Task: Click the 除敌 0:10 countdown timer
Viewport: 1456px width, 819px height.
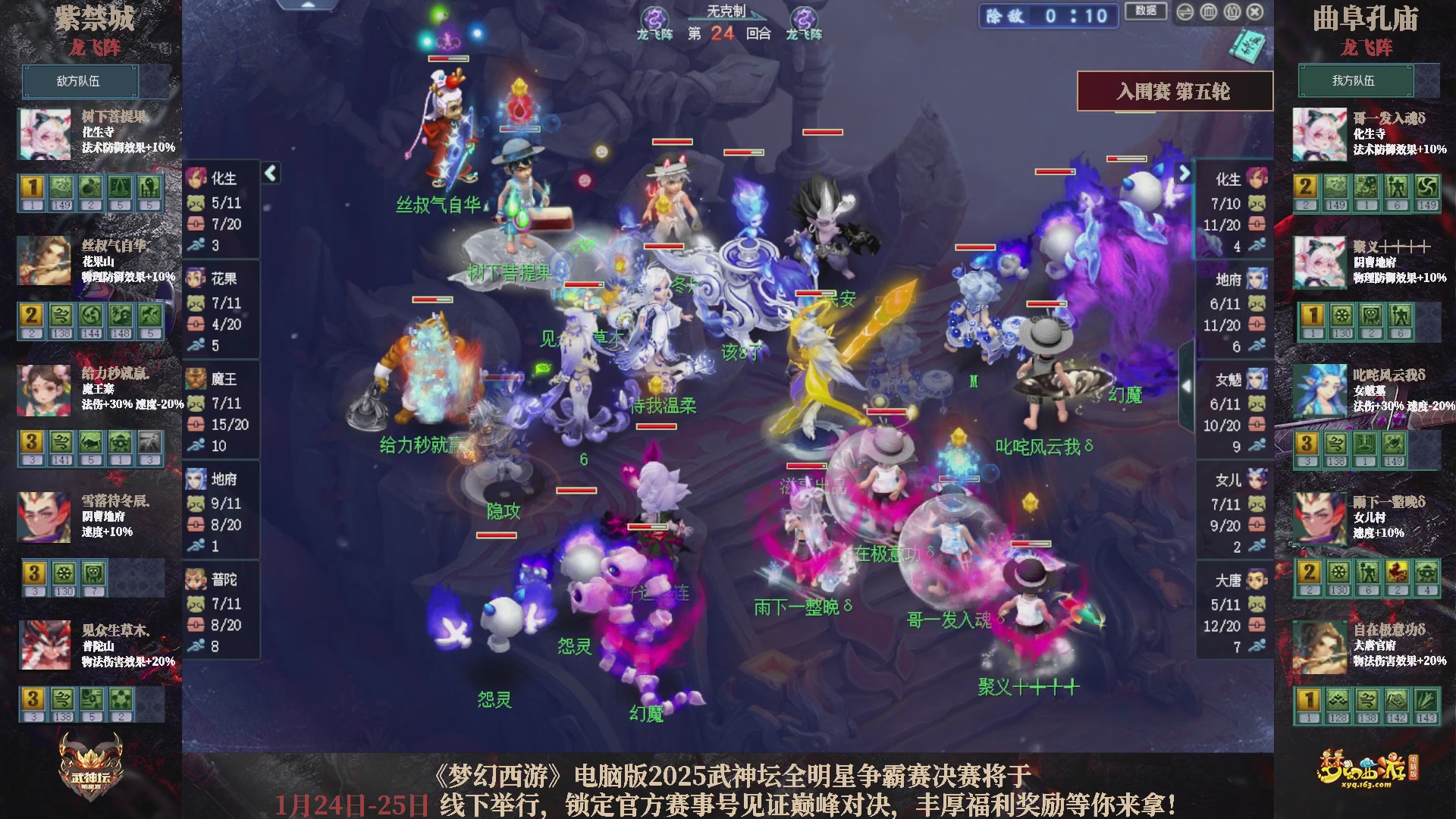Action: (x=1046, y=17)
